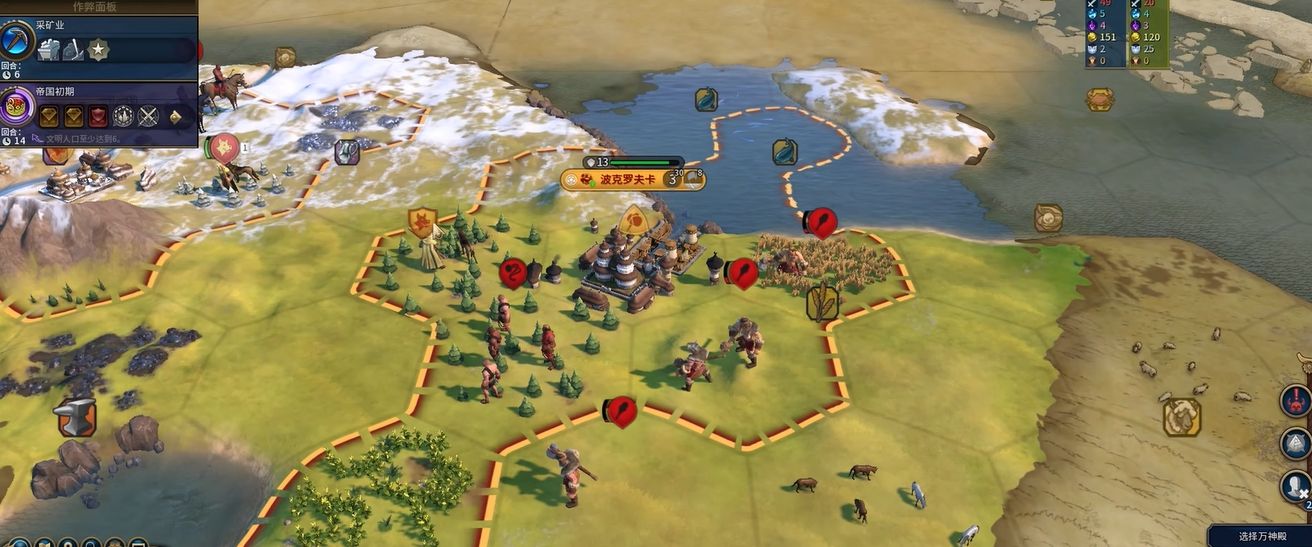Select the wheat resource icon

[822, 303]
